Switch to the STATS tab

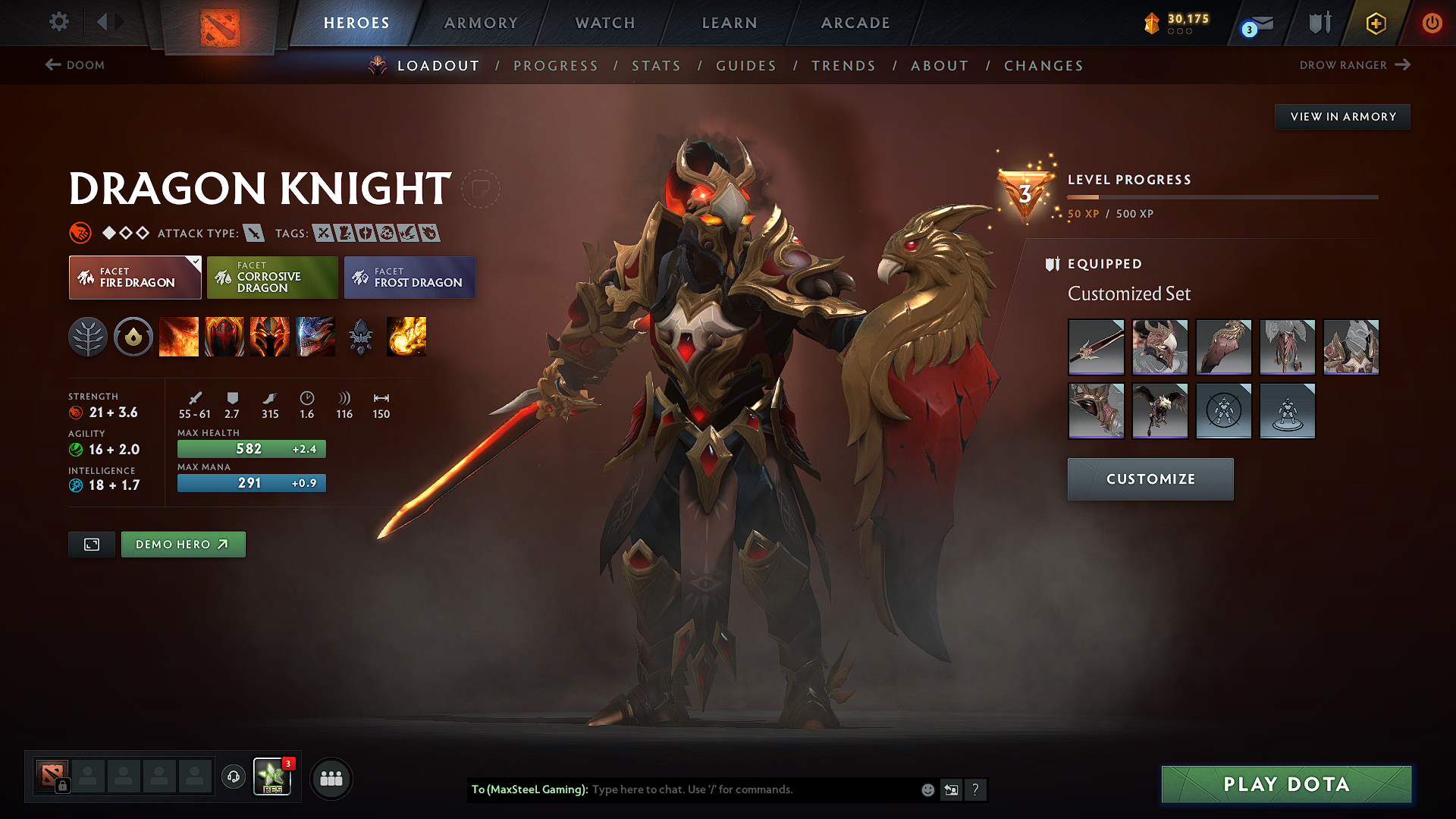point(657,66)
